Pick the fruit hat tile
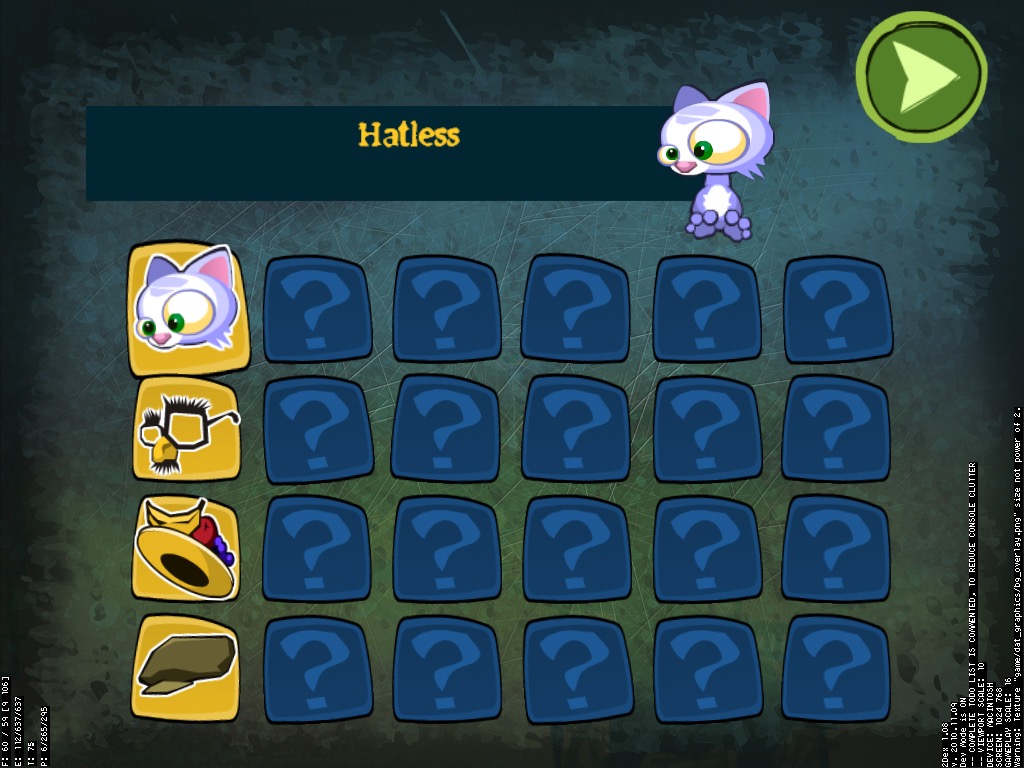This screenshot has width=1024, height=768. [186, 548]
